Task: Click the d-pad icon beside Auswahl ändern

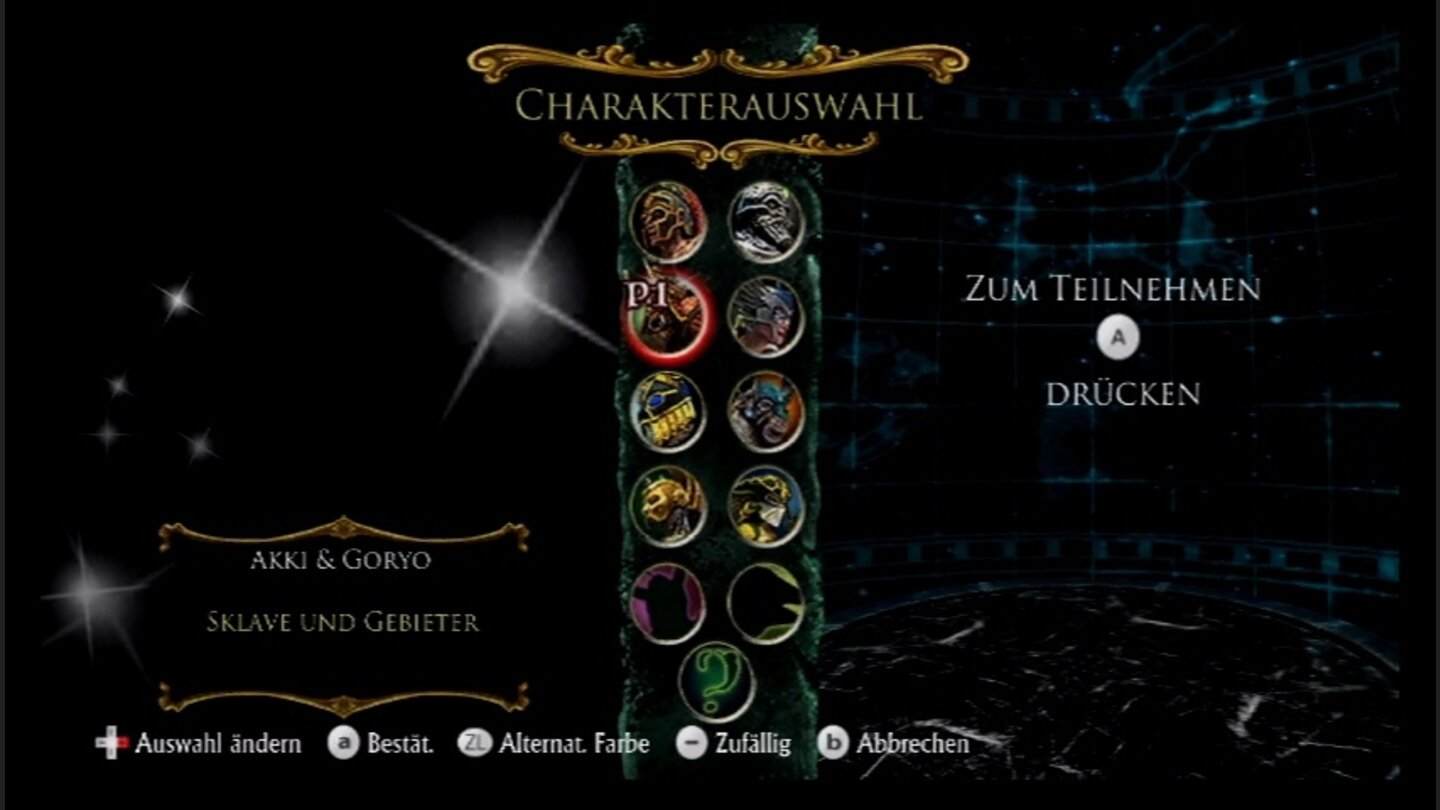Action: pyautogui.click(x=110, y=744)
